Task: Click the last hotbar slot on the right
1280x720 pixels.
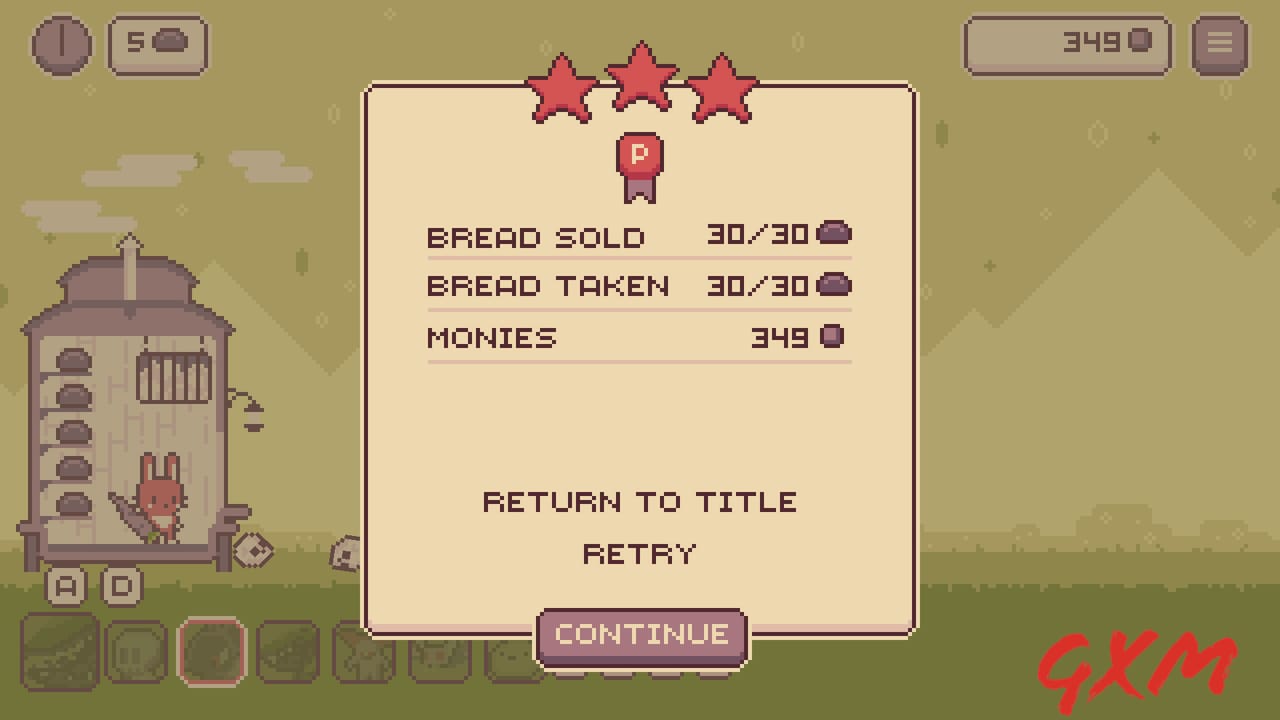Action: (x=510, y=650)
